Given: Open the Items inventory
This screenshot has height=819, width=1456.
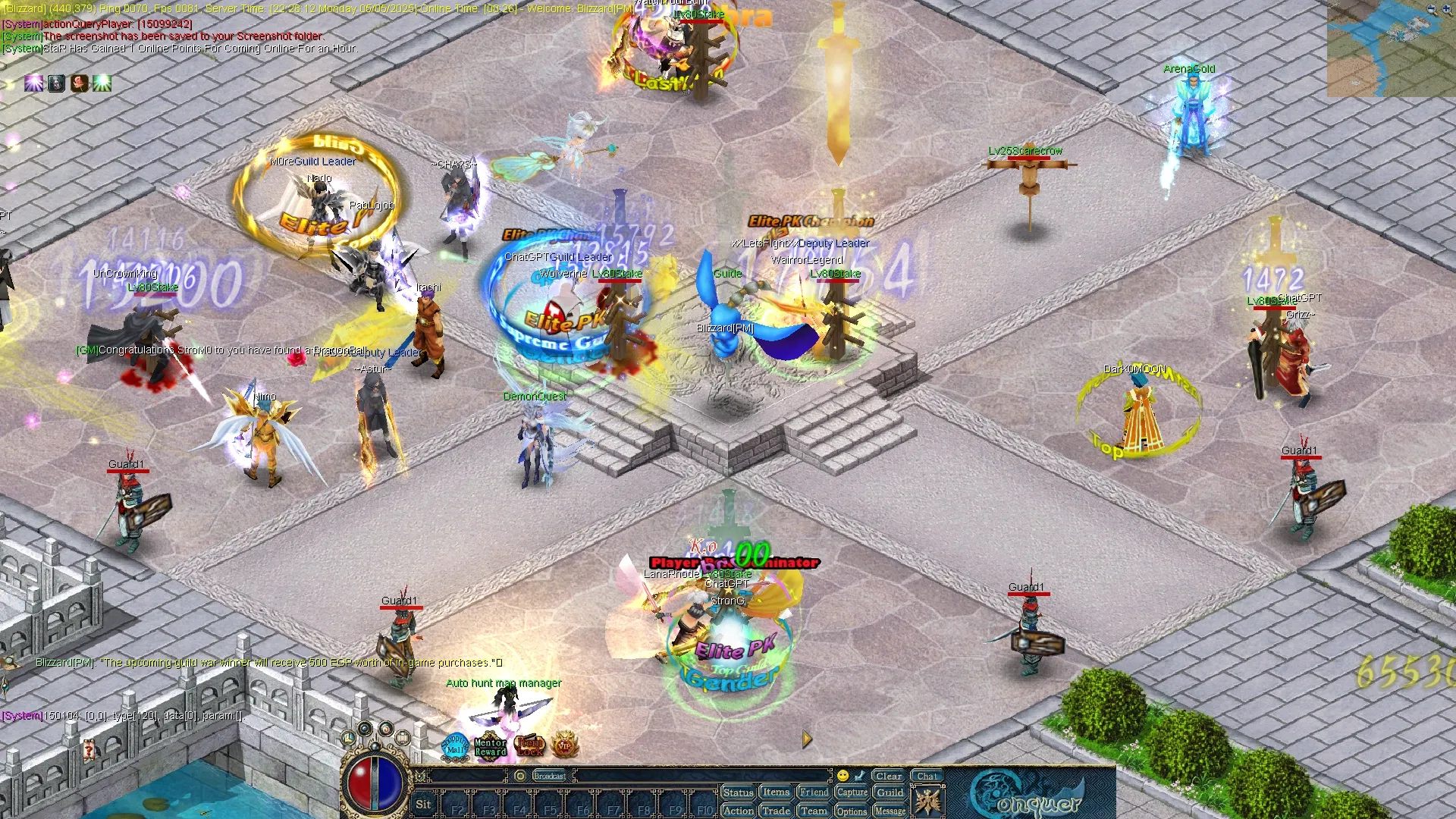Looking at the screenshot, I should point(776,792).
